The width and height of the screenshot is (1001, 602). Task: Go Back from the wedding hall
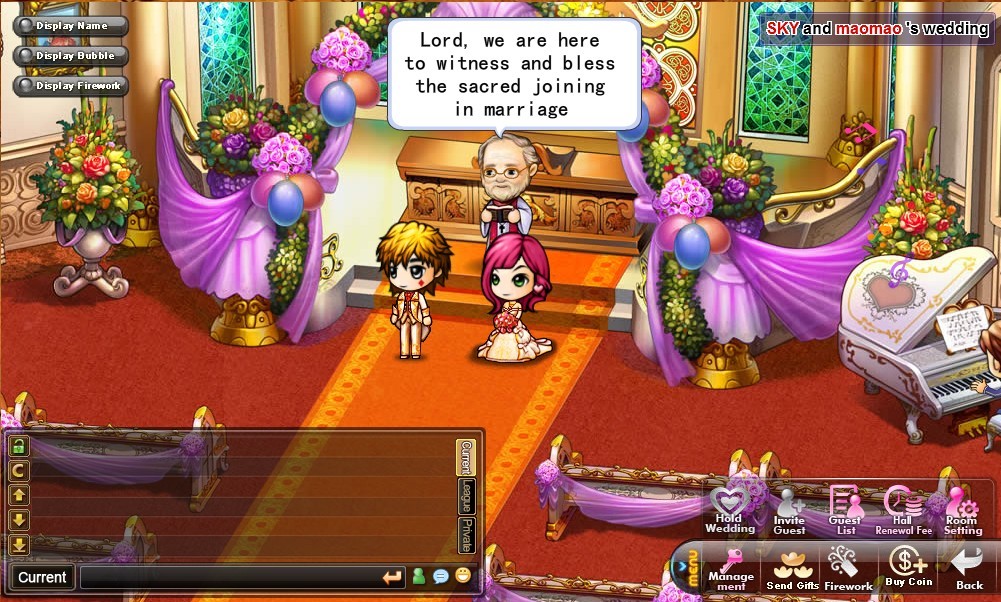tap(968, 568)
